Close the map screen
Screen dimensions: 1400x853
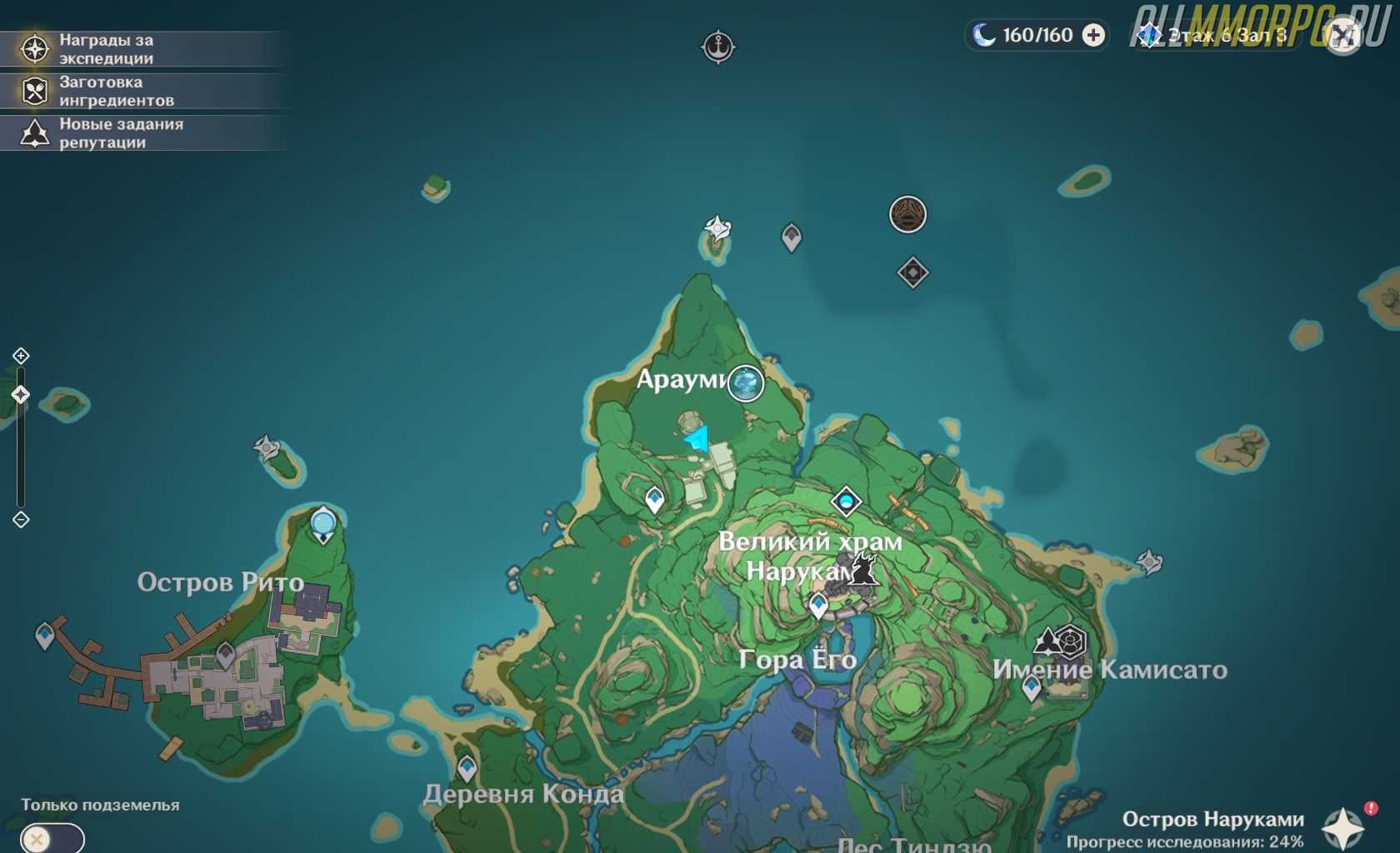tap(1342, 37)
